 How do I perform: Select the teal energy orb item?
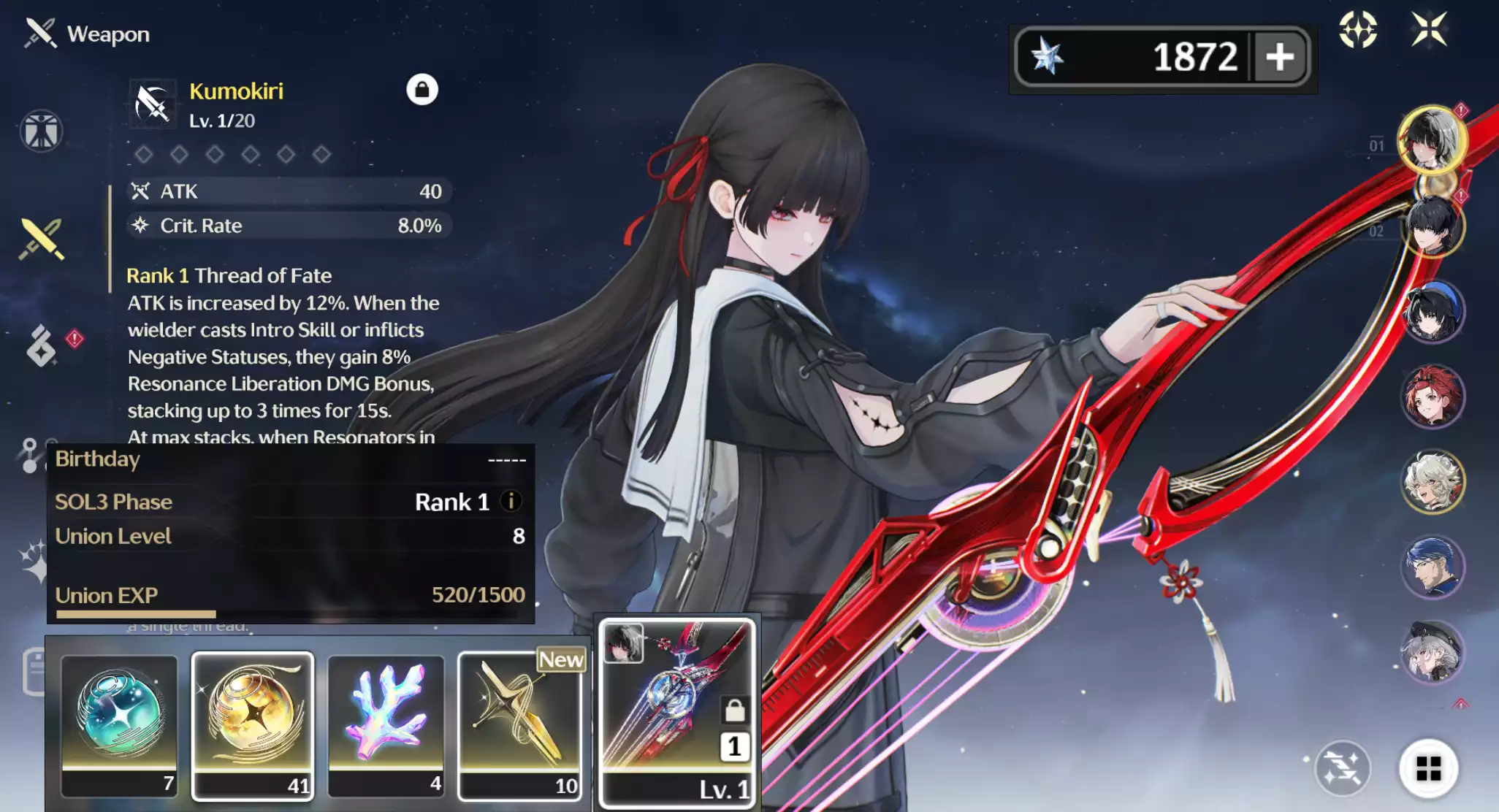[x=119, y=724]
